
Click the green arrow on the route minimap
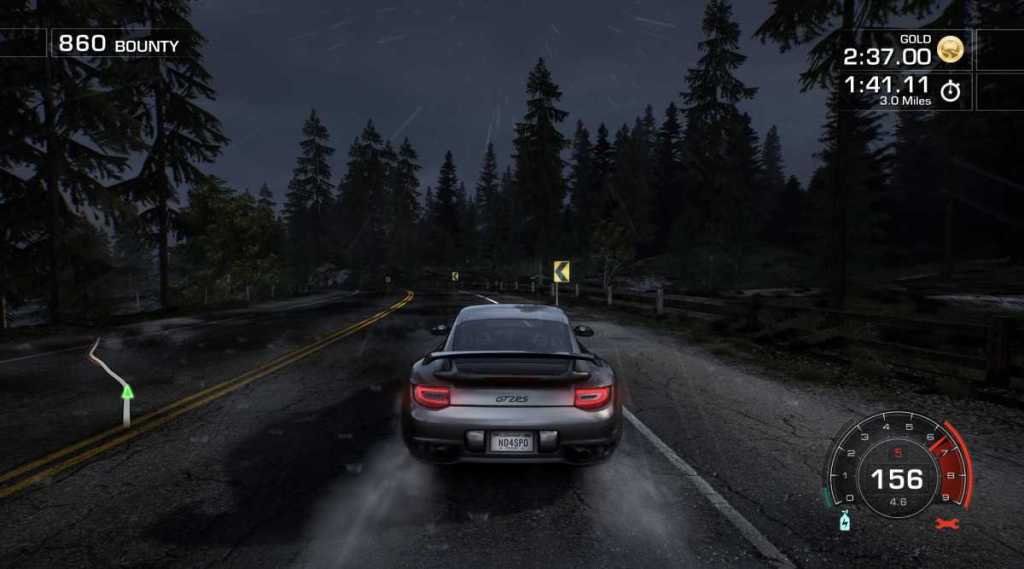[x=127, y=391]
